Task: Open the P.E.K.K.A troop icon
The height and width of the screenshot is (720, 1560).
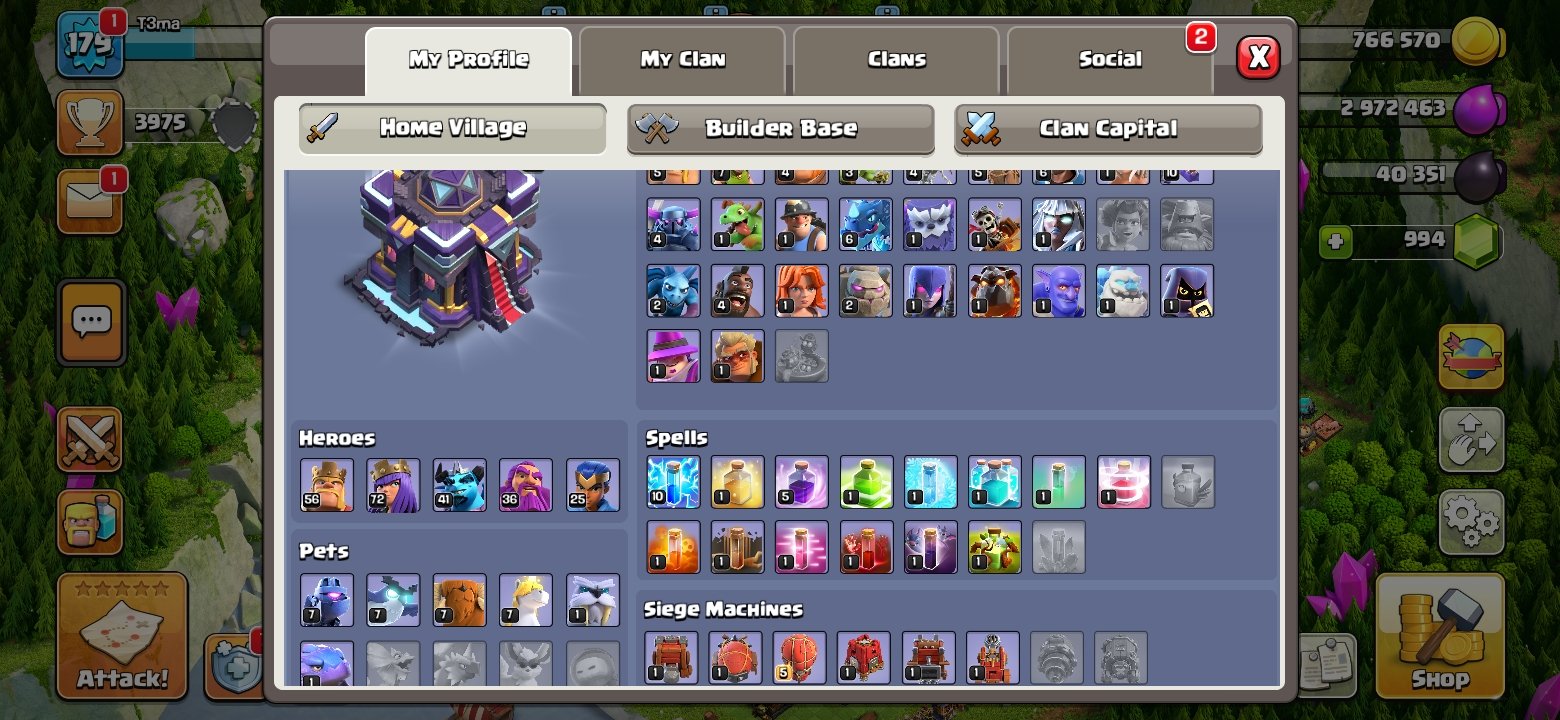Action: pos(673,224)
